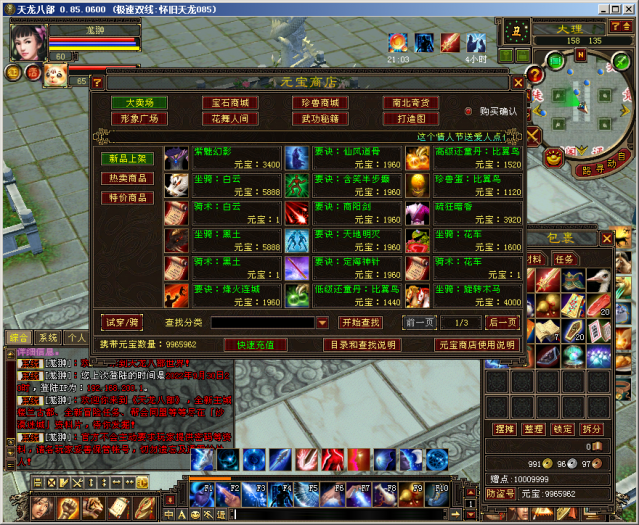Close the 元宝商店 shop window
Viewport: 639px width, 525px height.
point(518,83)
